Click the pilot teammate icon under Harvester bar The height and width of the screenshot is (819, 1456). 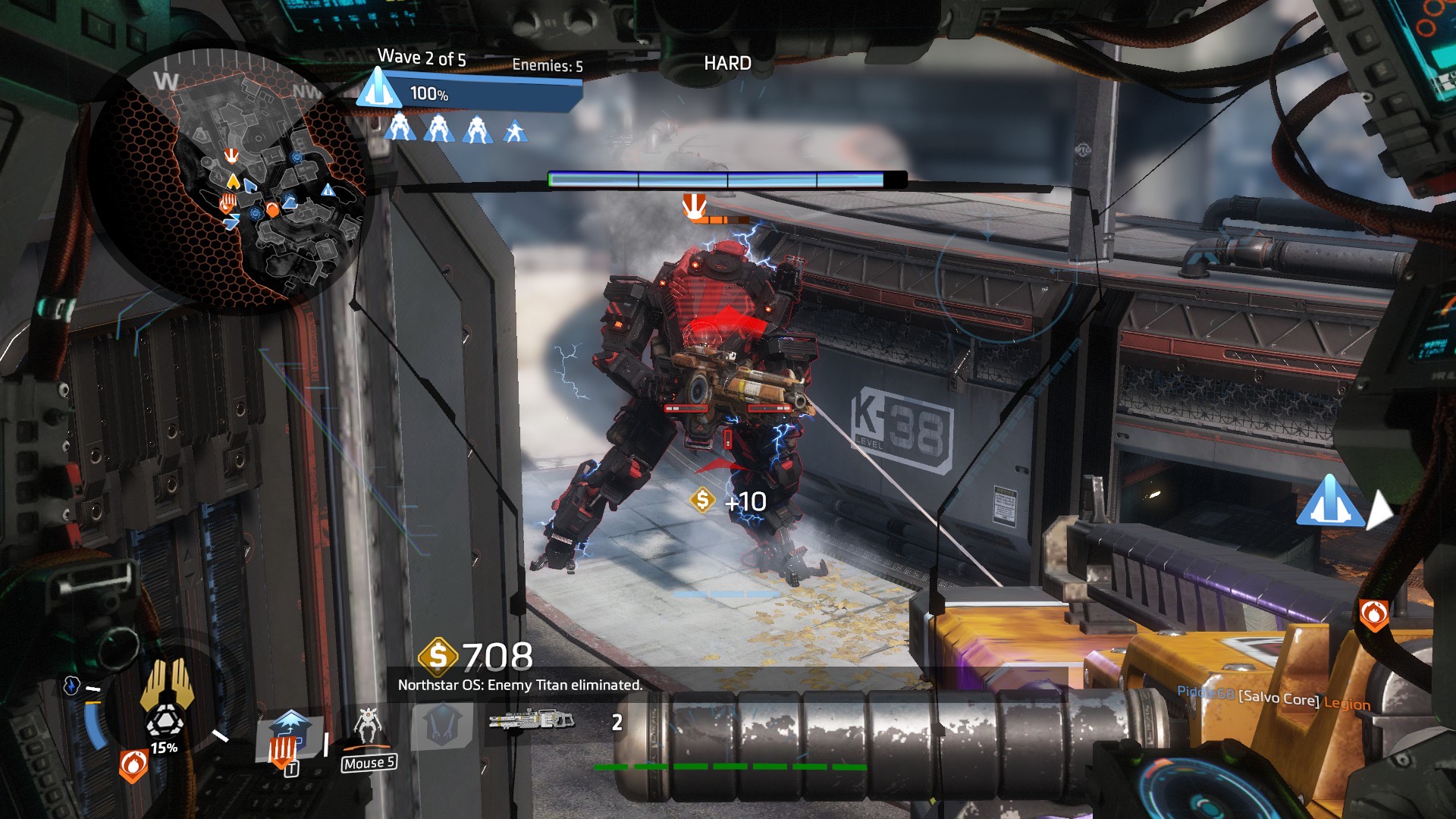click(516, 131)
